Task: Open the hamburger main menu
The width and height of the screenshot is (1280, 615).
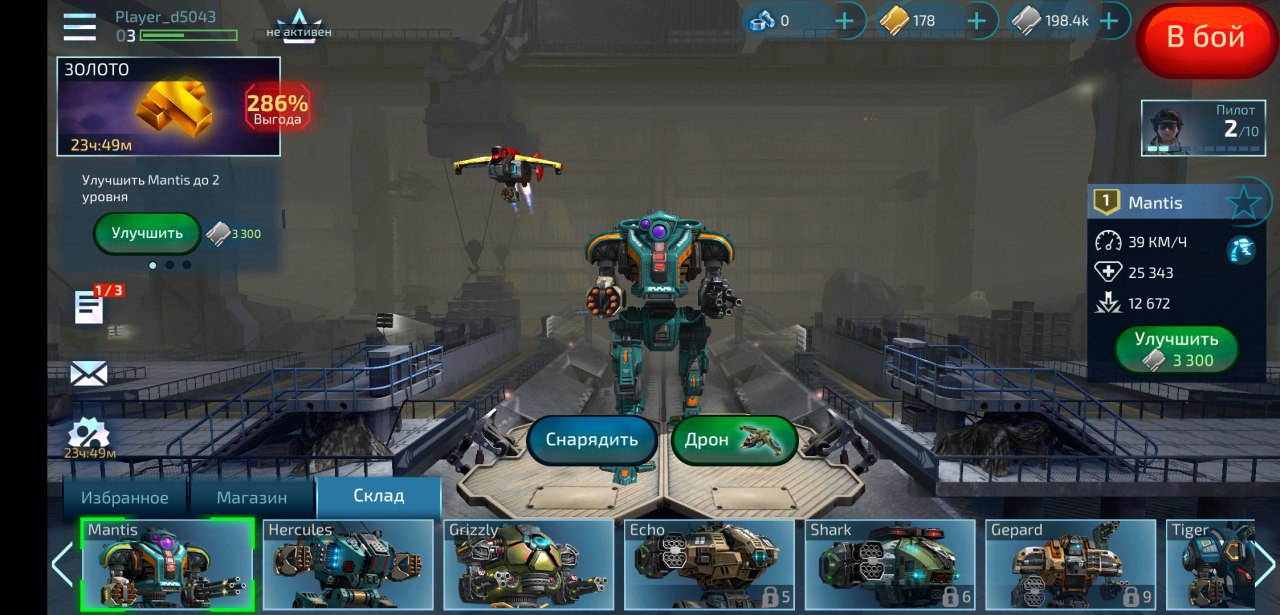Action: [80, 27]
